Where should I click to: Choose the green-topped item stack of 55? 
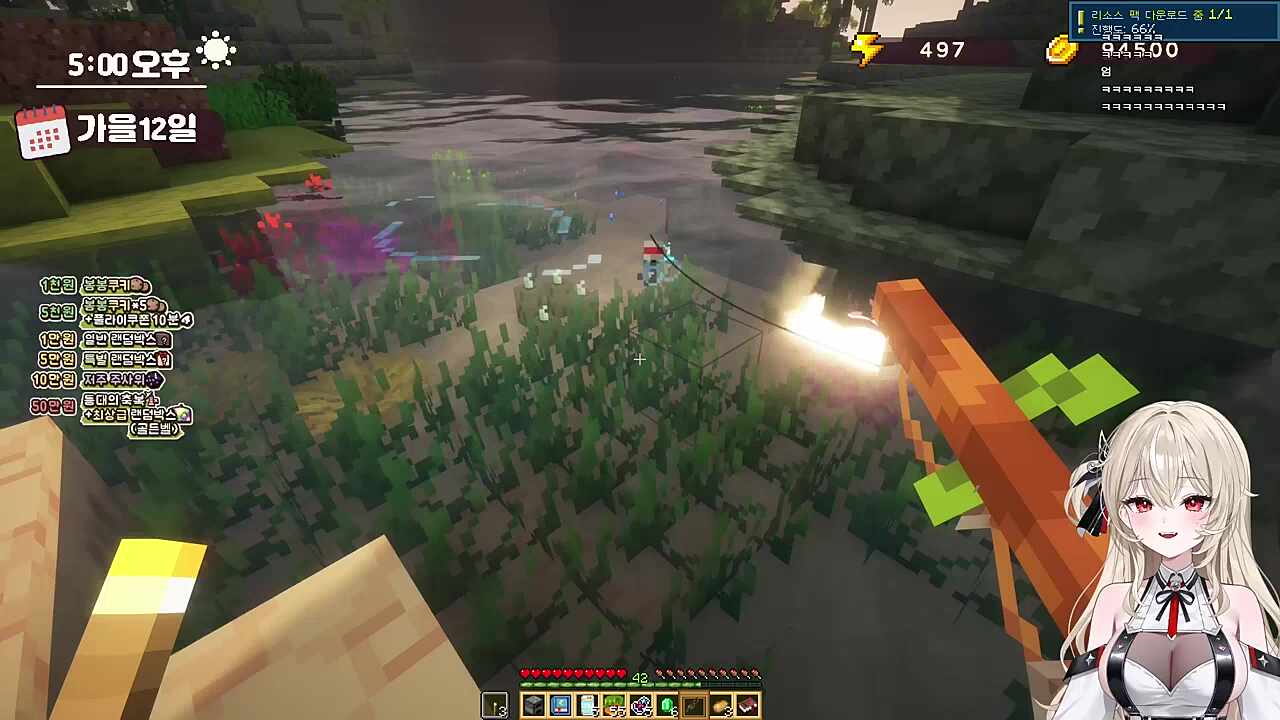pos(613,706)
